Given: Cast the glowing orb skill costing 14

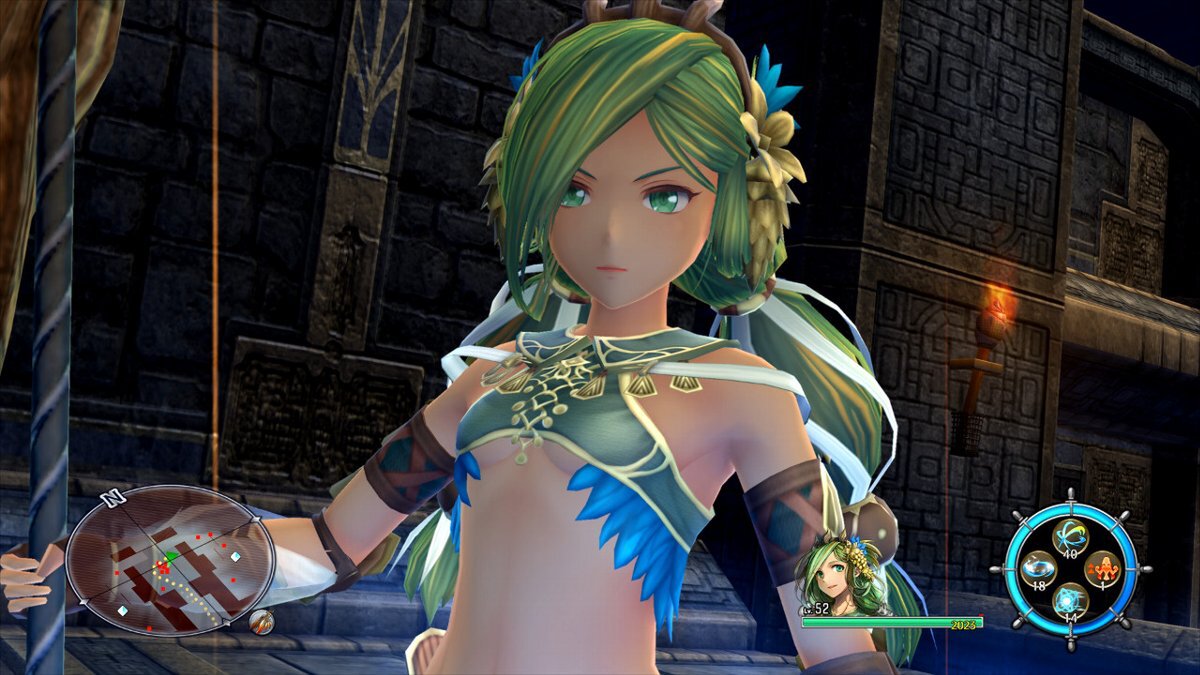Looking at the screenshot, I should [x=1072, y=601].
